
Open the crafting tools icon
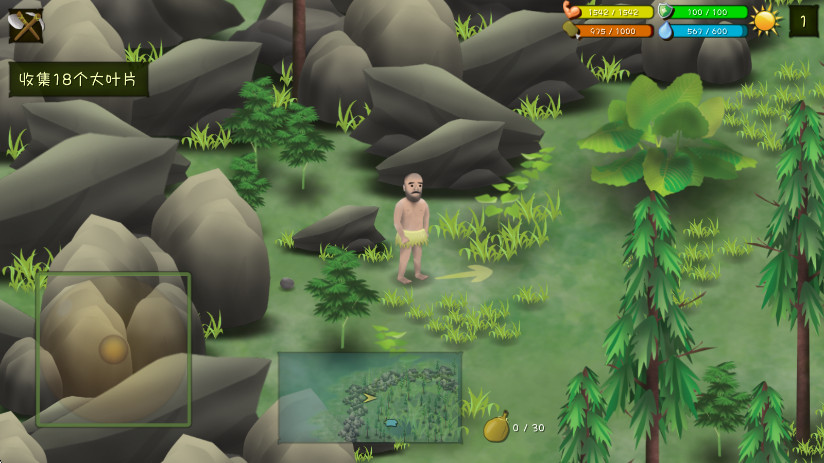25,25
